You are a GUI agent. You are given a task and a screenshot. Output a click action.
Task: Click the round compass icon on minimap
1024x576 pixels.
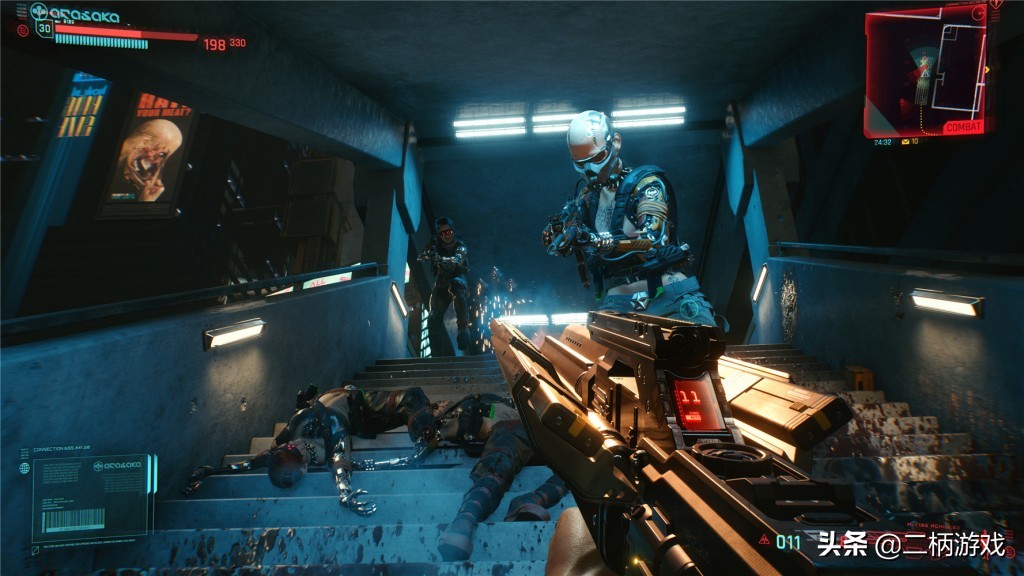[x=978, y=13]
